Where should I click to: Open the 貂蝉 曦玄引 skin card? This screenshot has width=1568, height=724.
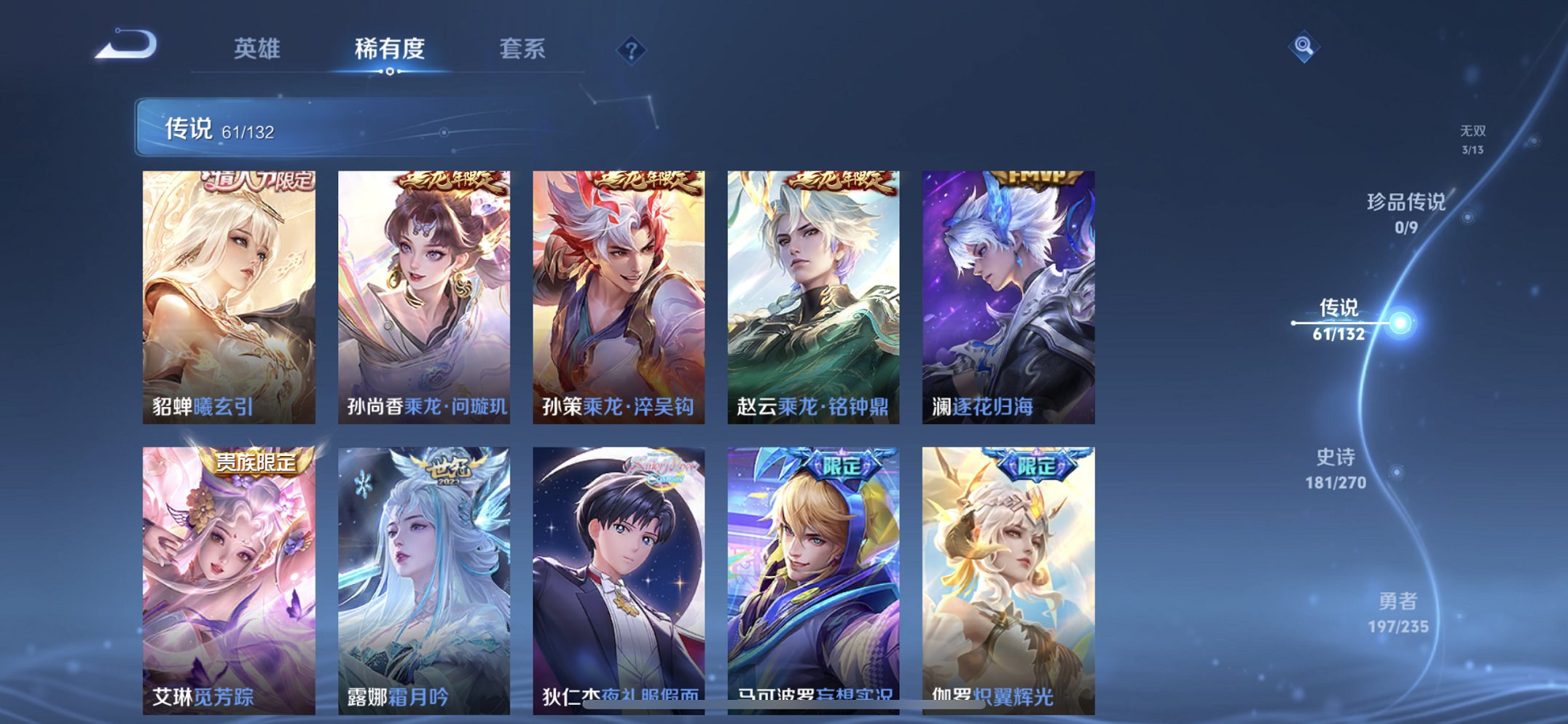(229, 291)
